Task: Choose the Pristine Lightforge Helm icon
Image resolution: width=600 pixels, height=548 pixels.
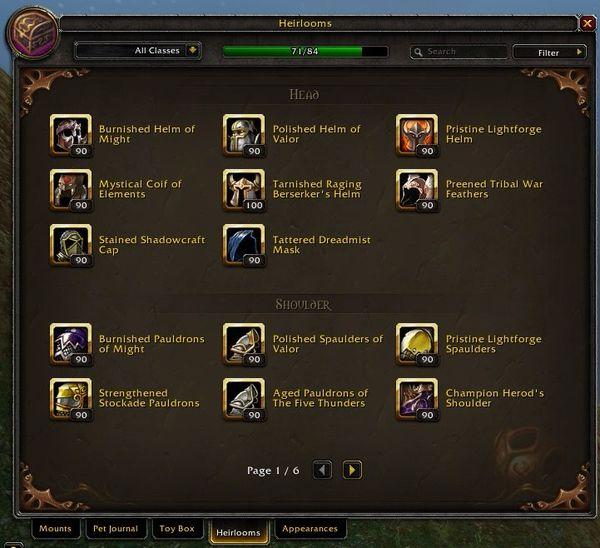Action: tap(417, 135)
